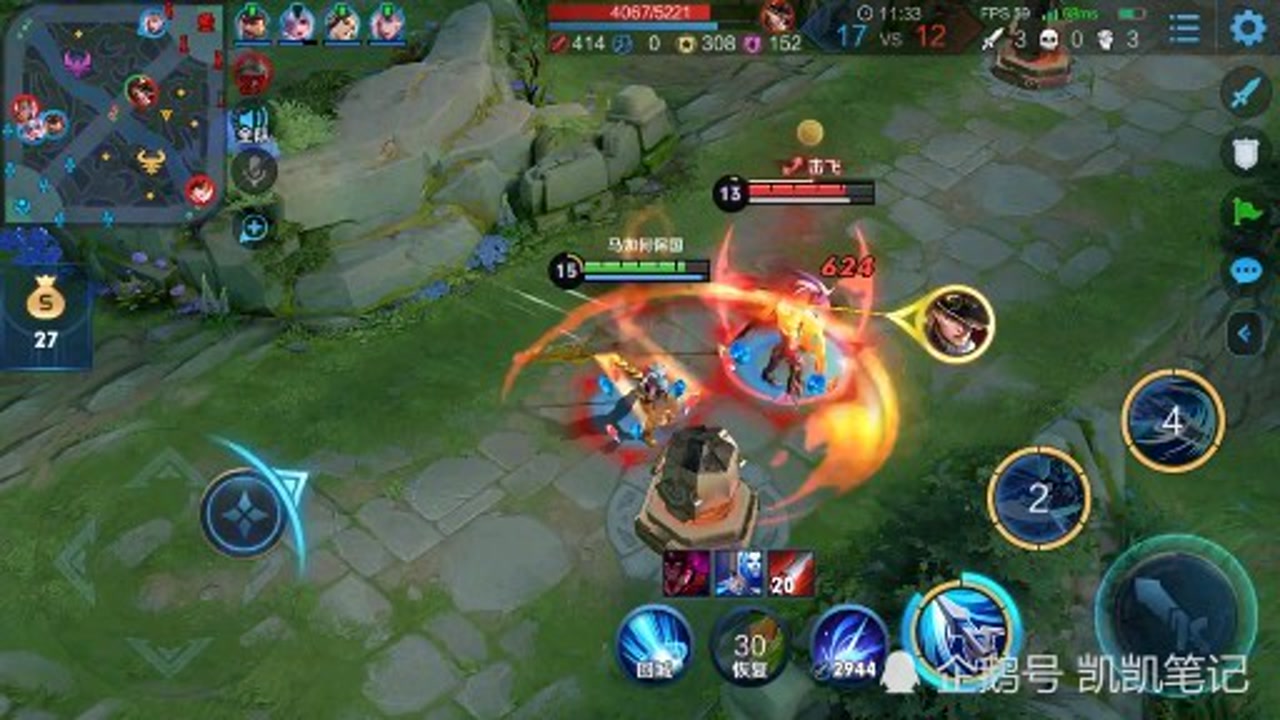
Task: Activate the skill with 2-second cooldown
Action: [1039, 497]
